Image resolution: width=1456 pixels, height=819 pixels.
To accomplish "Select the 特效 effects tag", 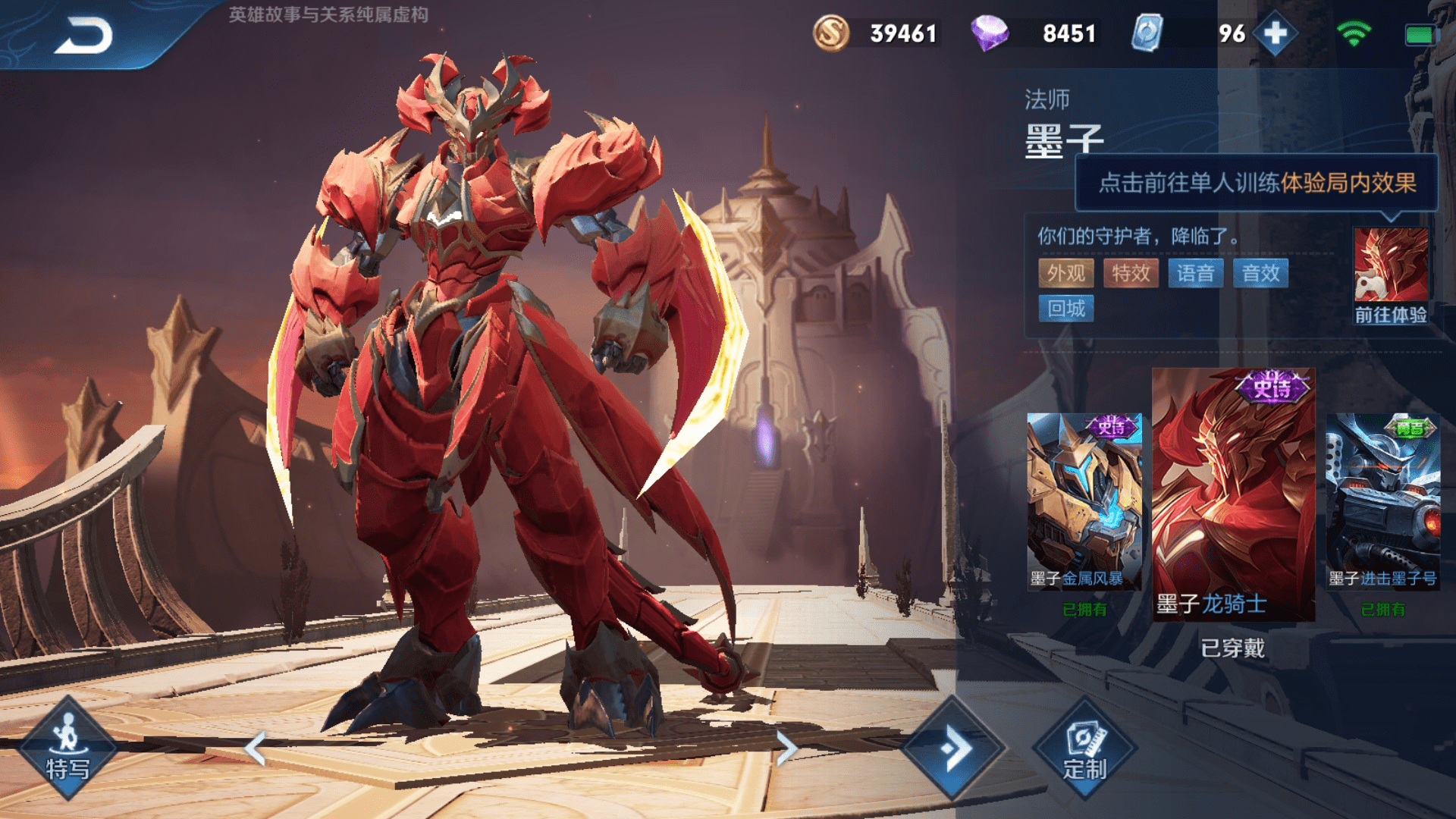I will pos(1131,273).
